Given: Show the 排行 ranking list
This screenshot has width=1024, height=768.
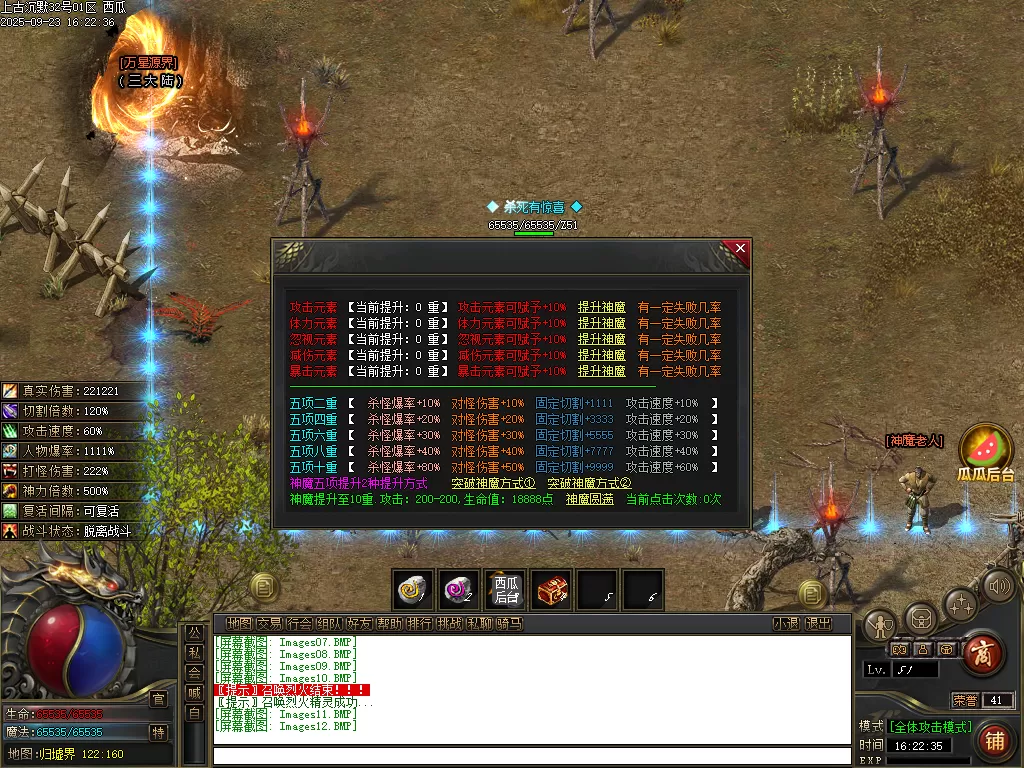Looking at the screenshot, I should tap(419, 624).
